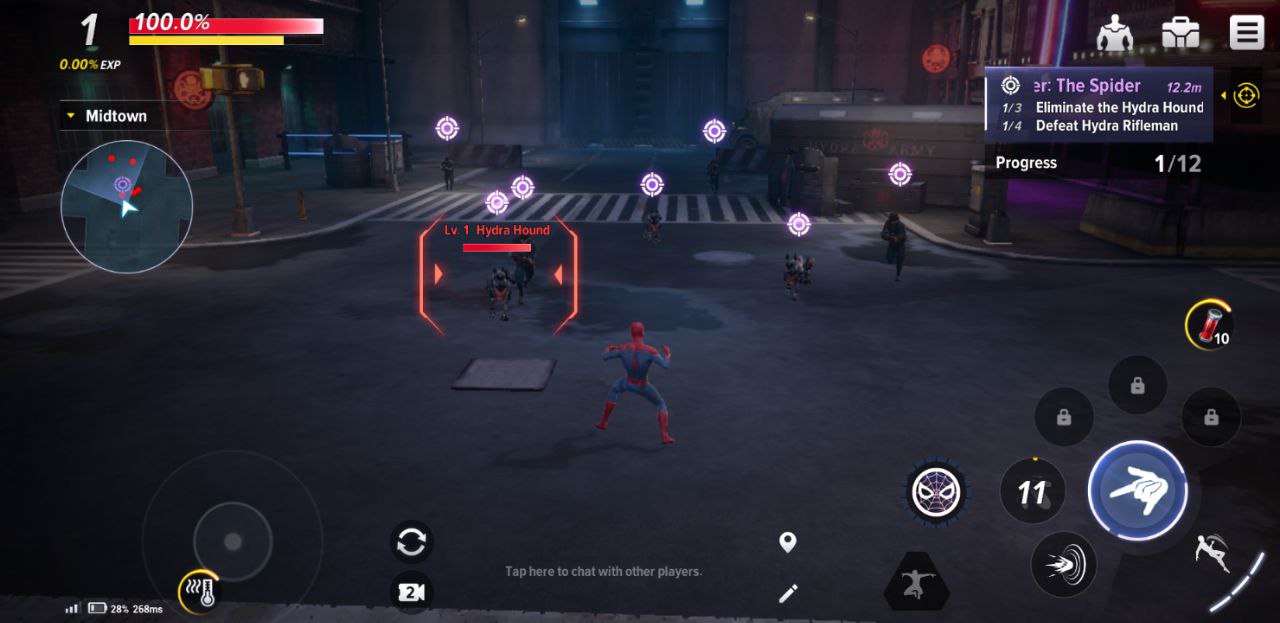Tap the skill showing cooldown 11
The width and height of the screenshot is (1280, 623).
tap(1032, 491)
